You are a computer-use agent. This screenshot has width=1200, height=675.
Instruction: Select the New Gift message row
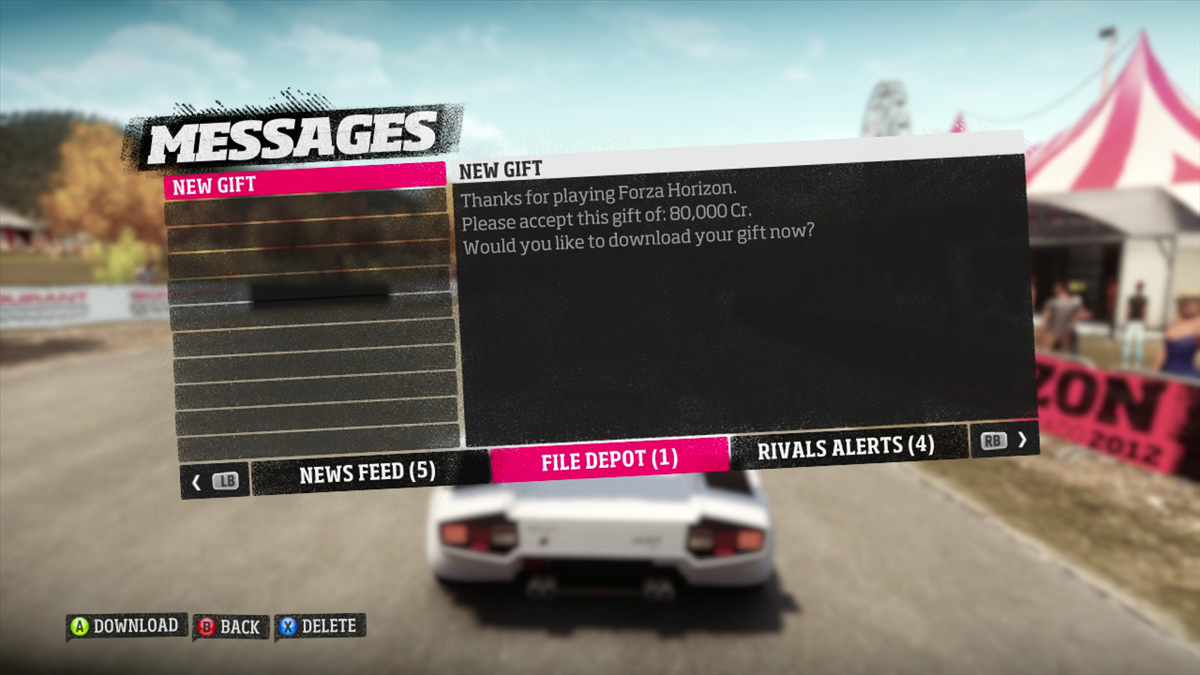pos(304,185)
